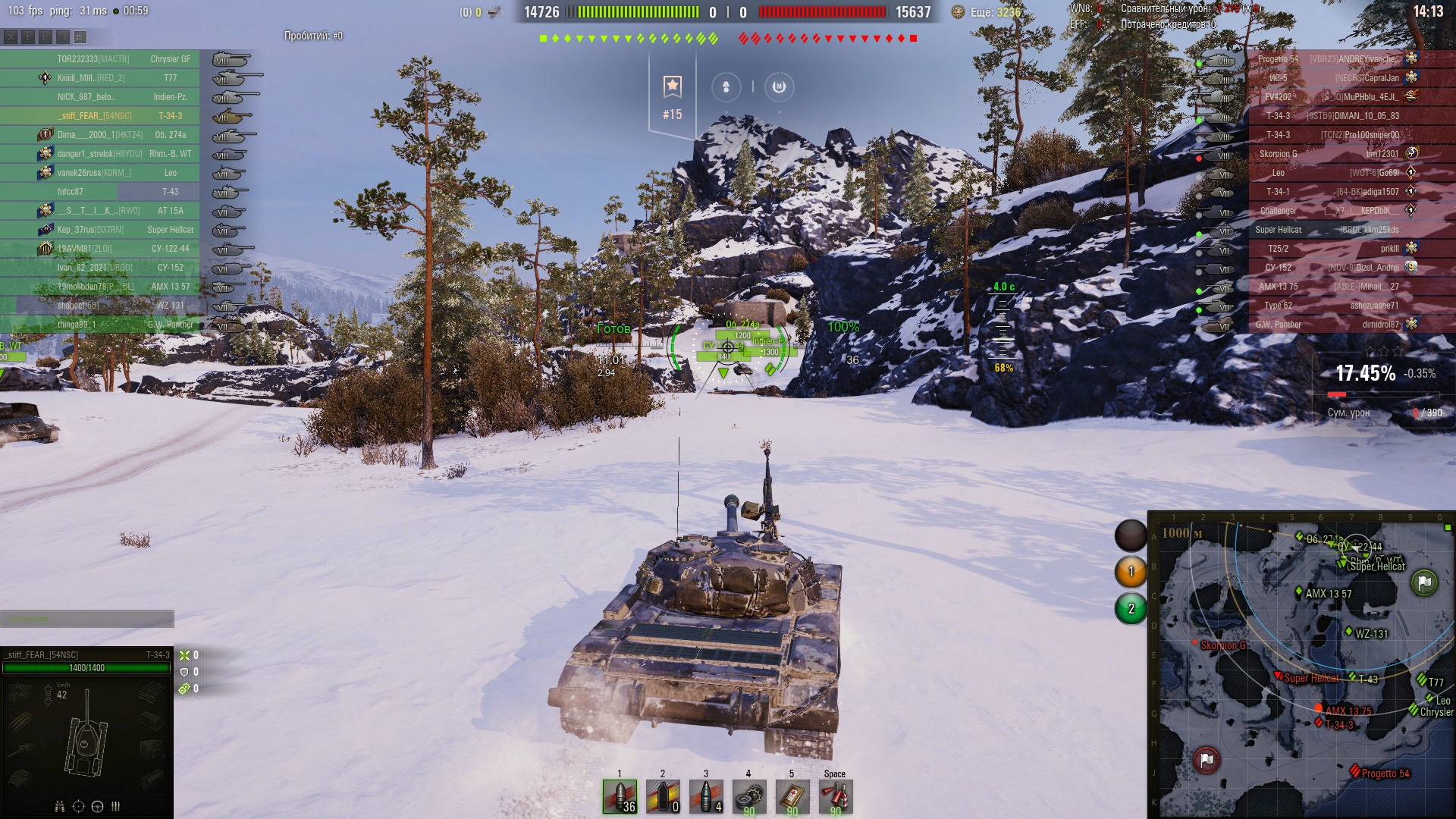Switch to the shell type with 4 rounds
This screenshot has width=1456, height=819.
coord(706,797)
